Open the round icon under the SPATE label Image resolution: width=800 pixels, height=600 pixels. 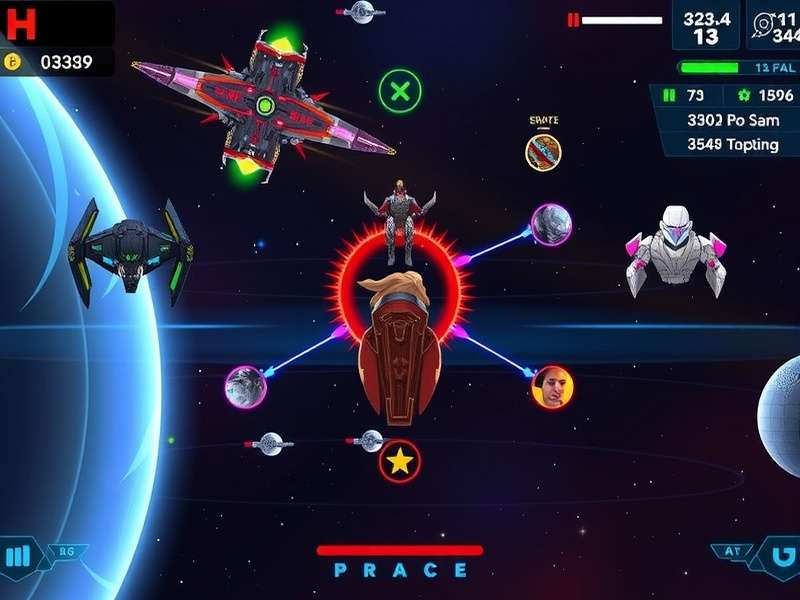(x=543, y=152)
